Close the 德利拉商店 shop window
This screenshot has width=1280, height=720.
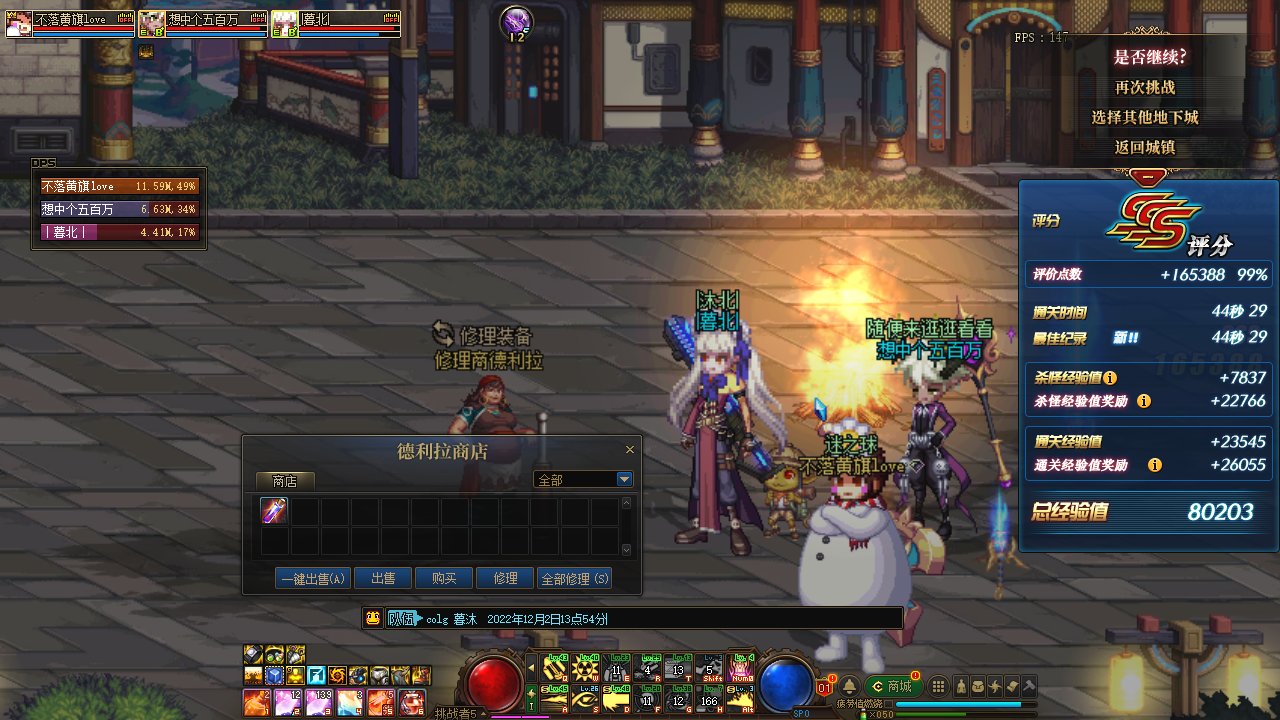630,450
